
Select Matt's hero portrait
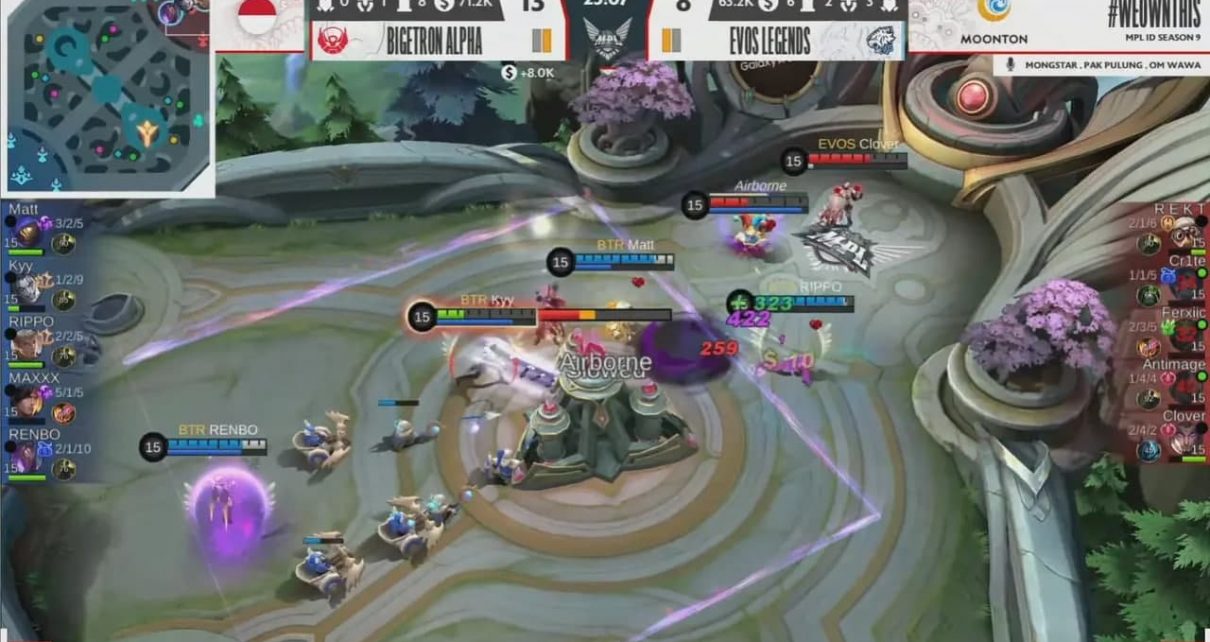28,233
